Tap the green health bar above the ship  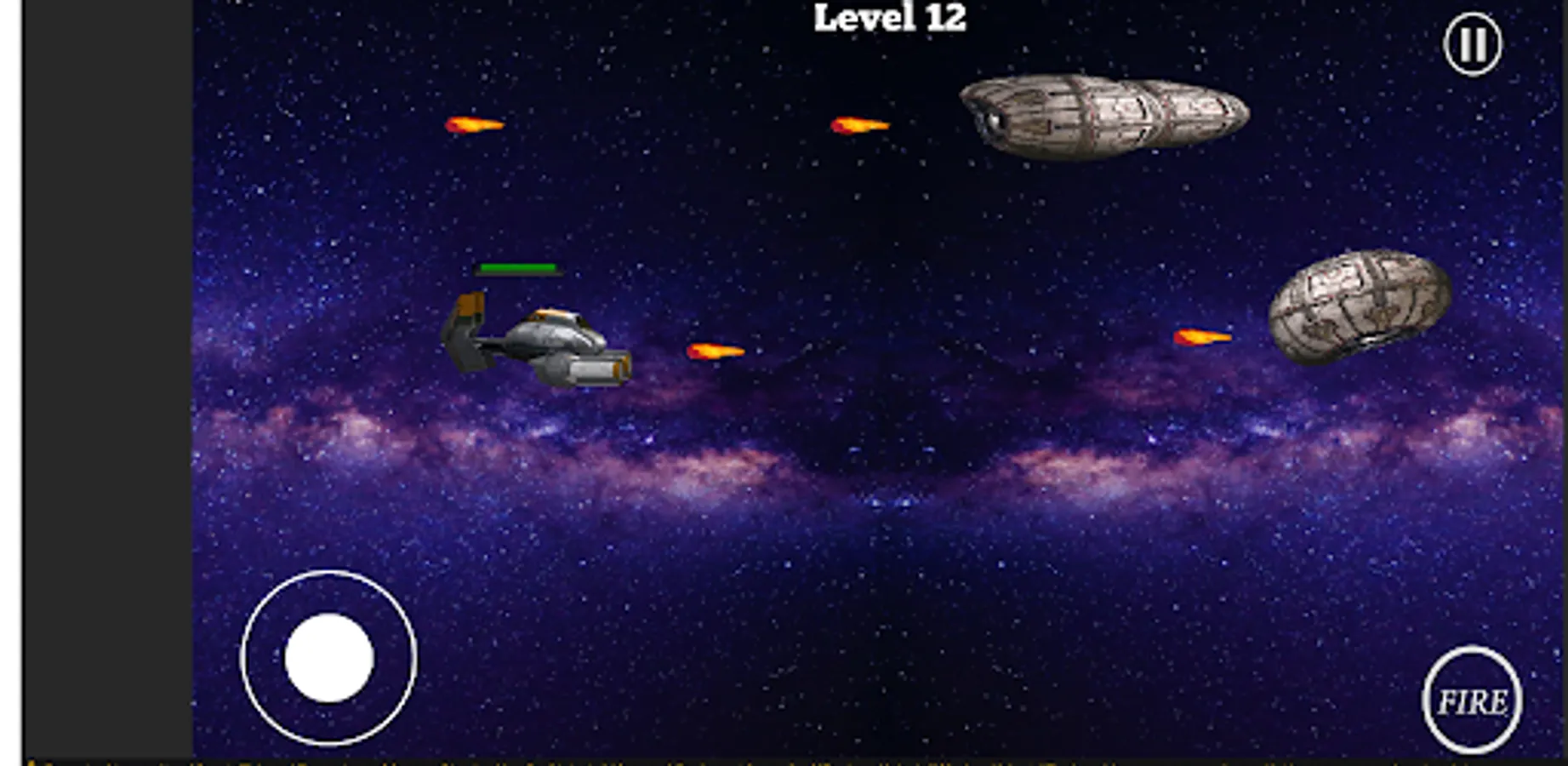517,269
